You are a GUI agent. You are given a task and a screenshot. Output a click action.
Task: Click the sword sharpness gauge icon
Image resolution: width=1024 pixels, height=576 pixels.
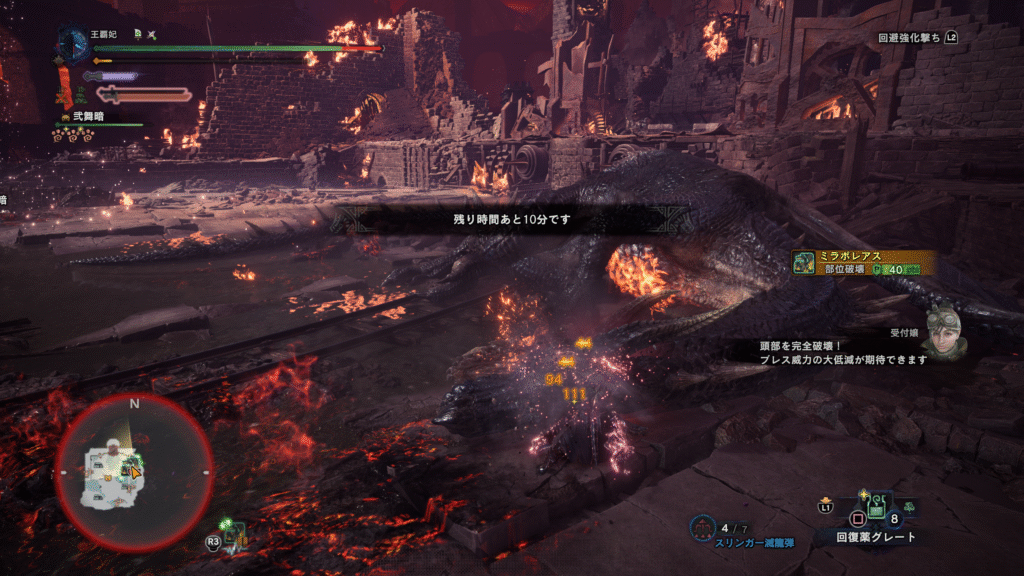point(143,95)
